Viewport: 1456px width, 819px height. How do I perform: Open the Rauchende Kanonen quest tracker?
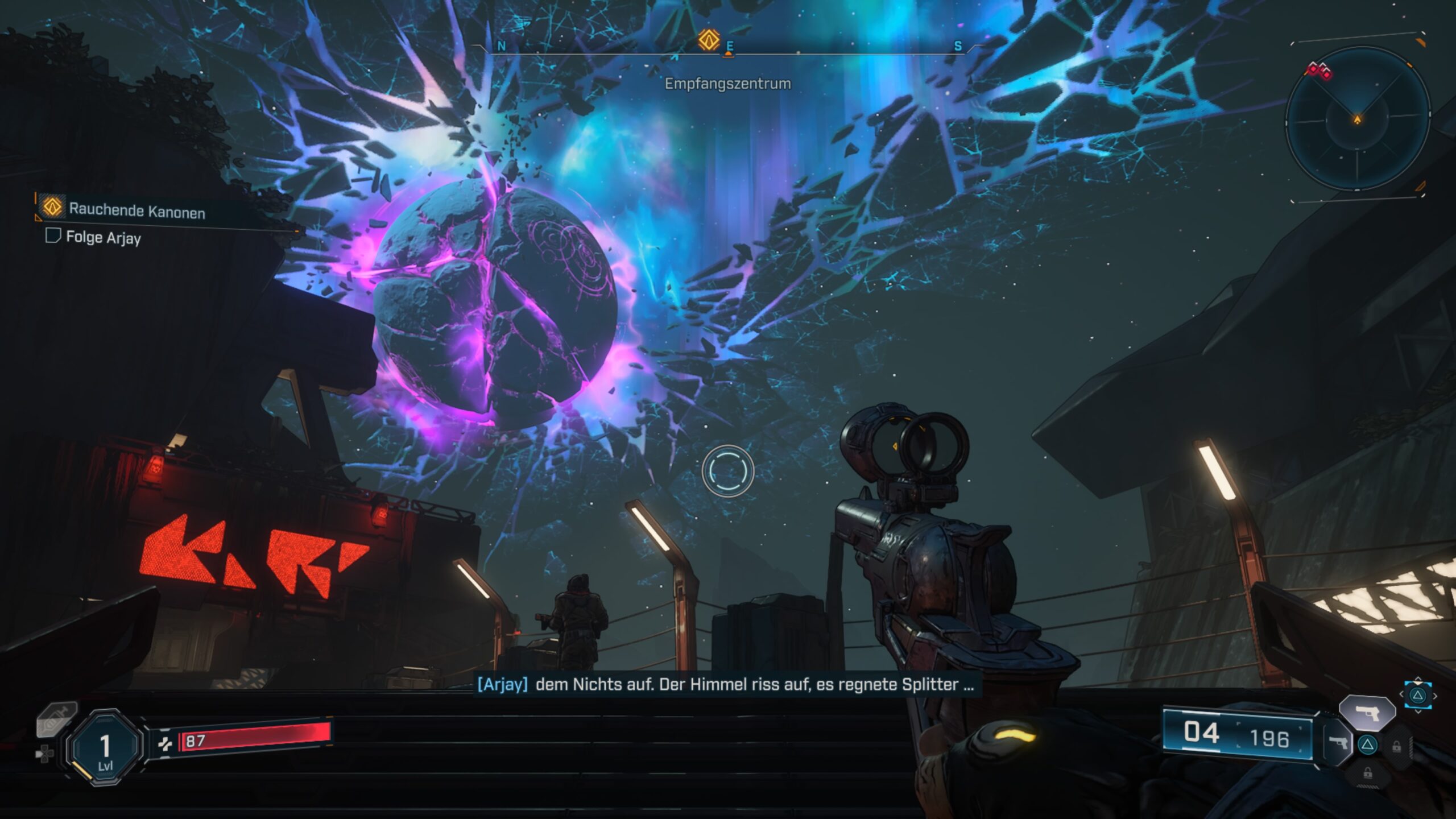click(136, 210)
